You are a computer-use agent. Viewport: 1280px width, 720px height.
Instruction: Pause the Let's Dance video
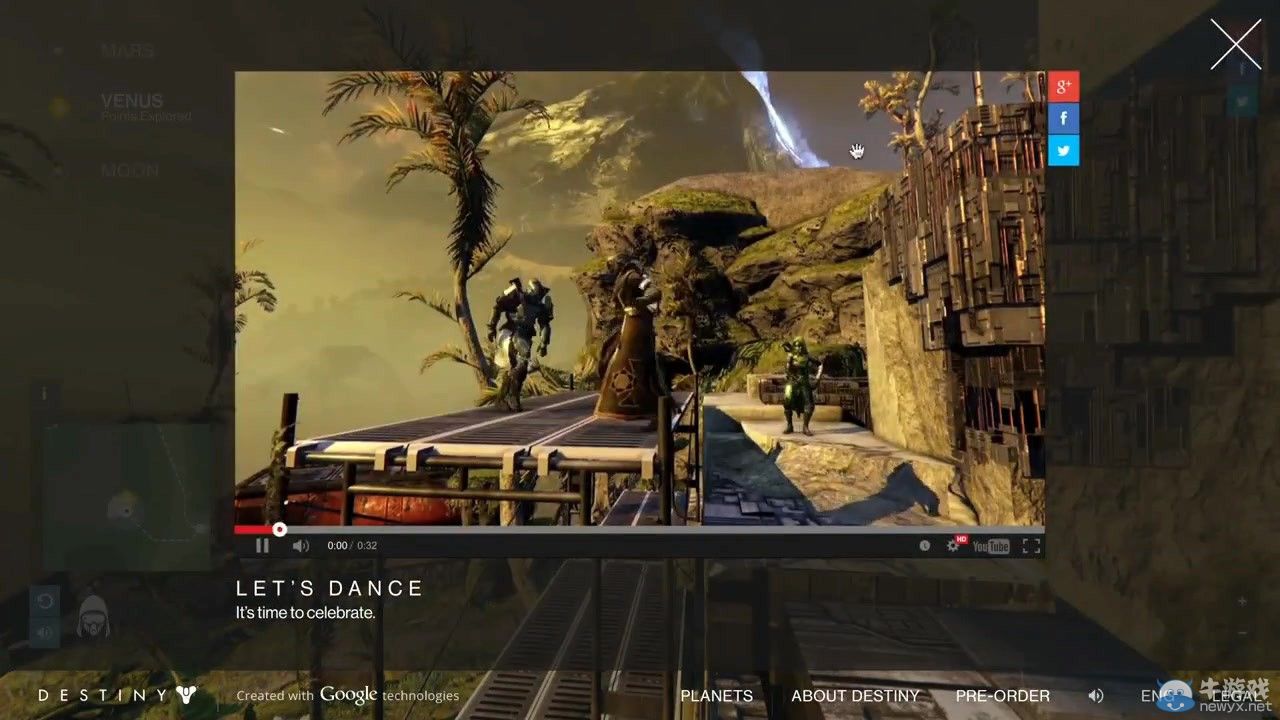262,546
